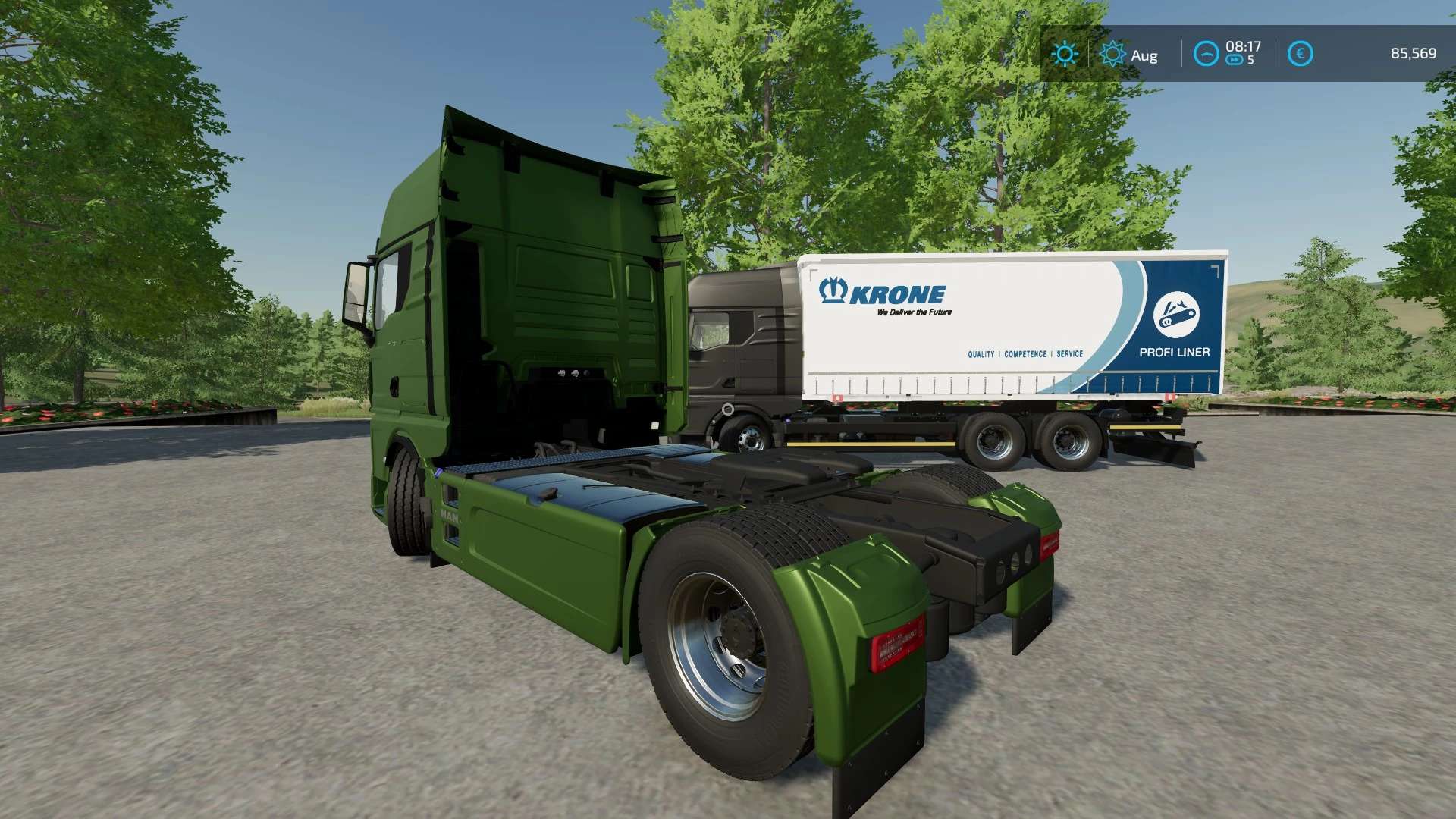
Task: Click the sunny weather forecast icon
Action: [1065, 54]
